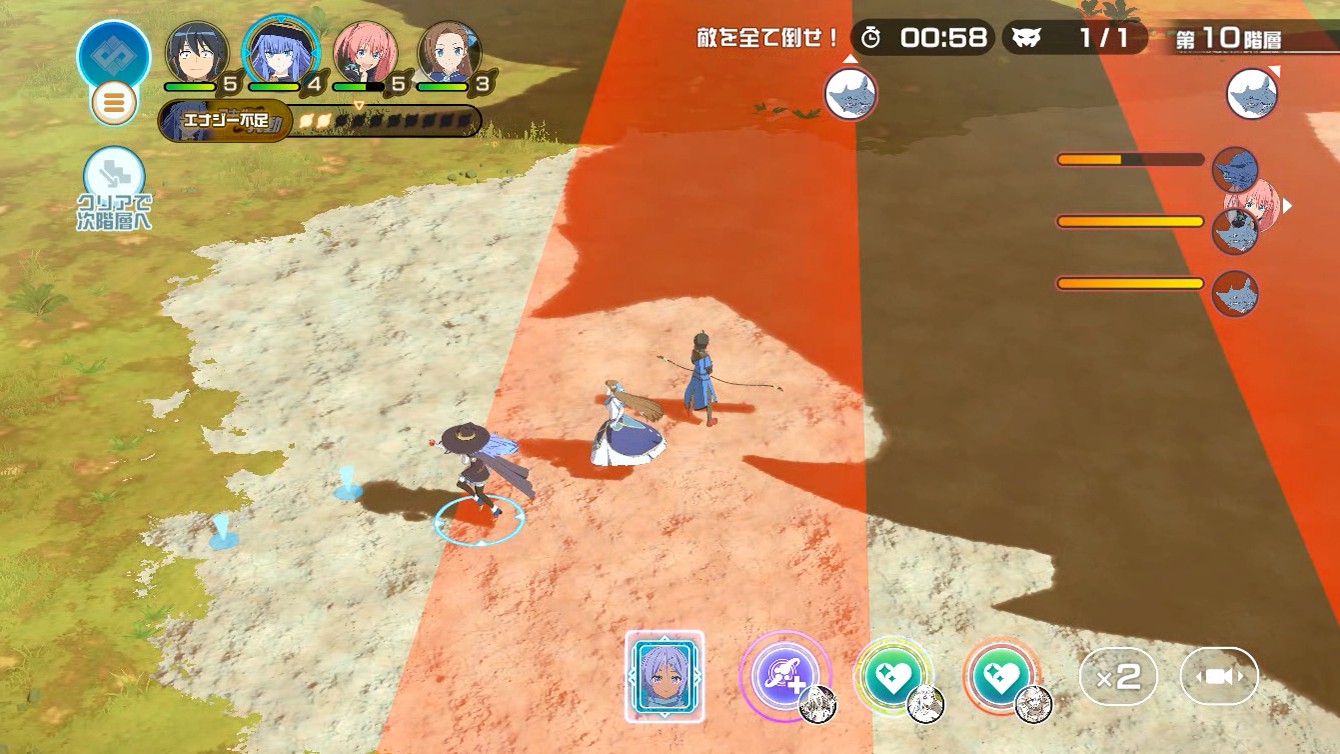
Task: Select the blue-haired girl party portrait
Action: point(280,52)
